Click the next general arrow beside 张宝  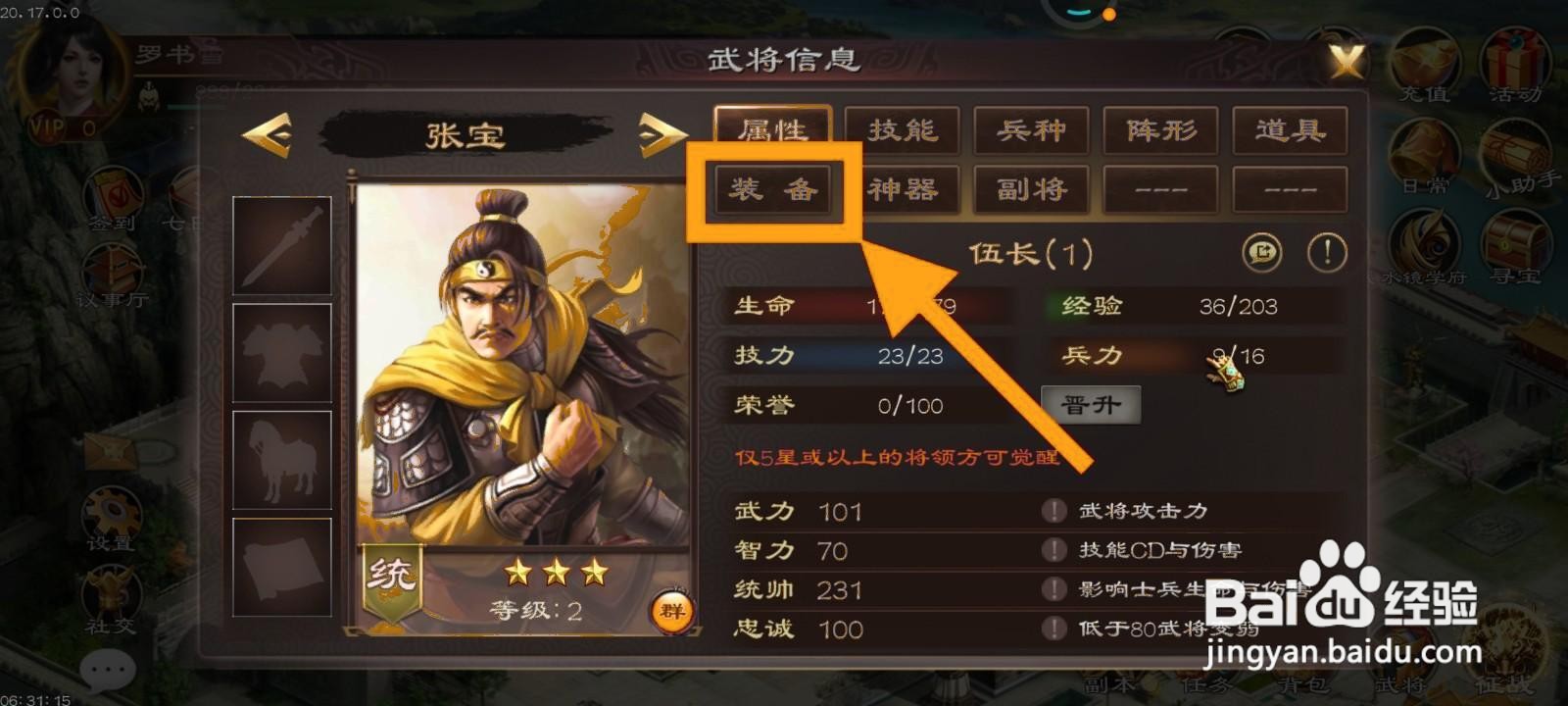pyautogui.click(x=659, y=135)
